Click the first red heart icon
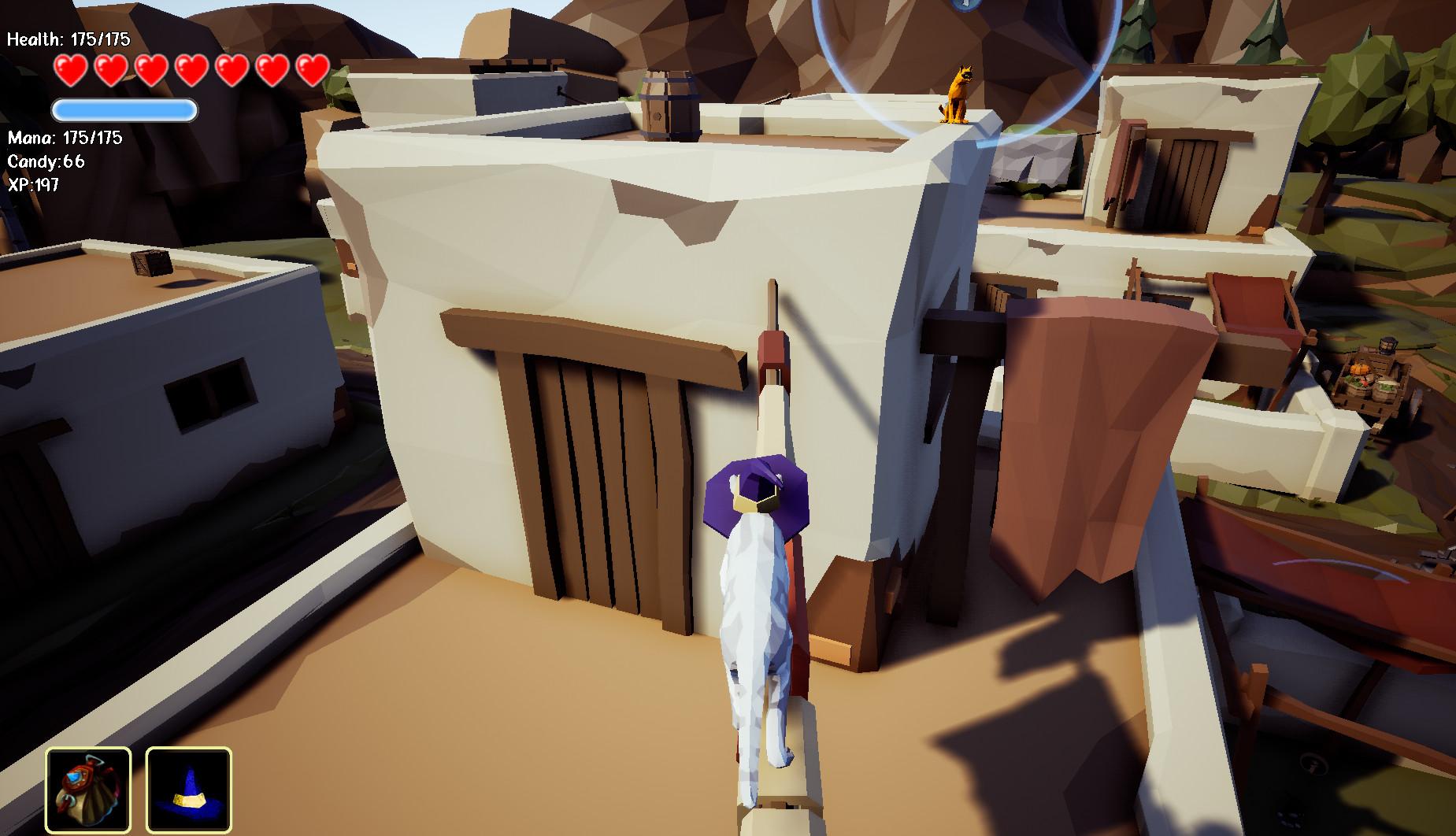This screenshot has width=1456, height=836. point(71,69)
